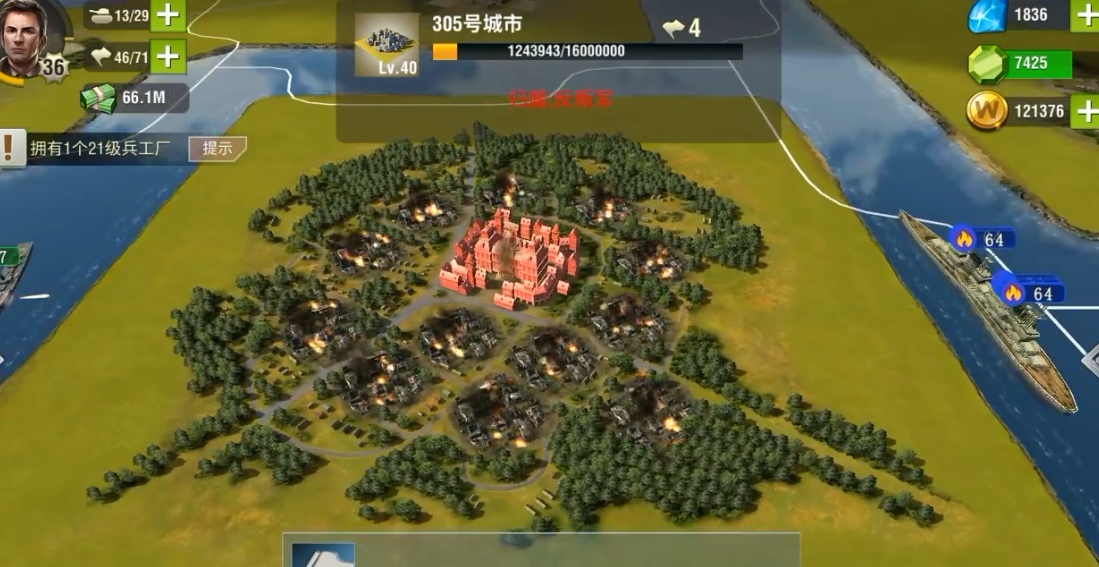Tap the green cash stack icon

98,98
